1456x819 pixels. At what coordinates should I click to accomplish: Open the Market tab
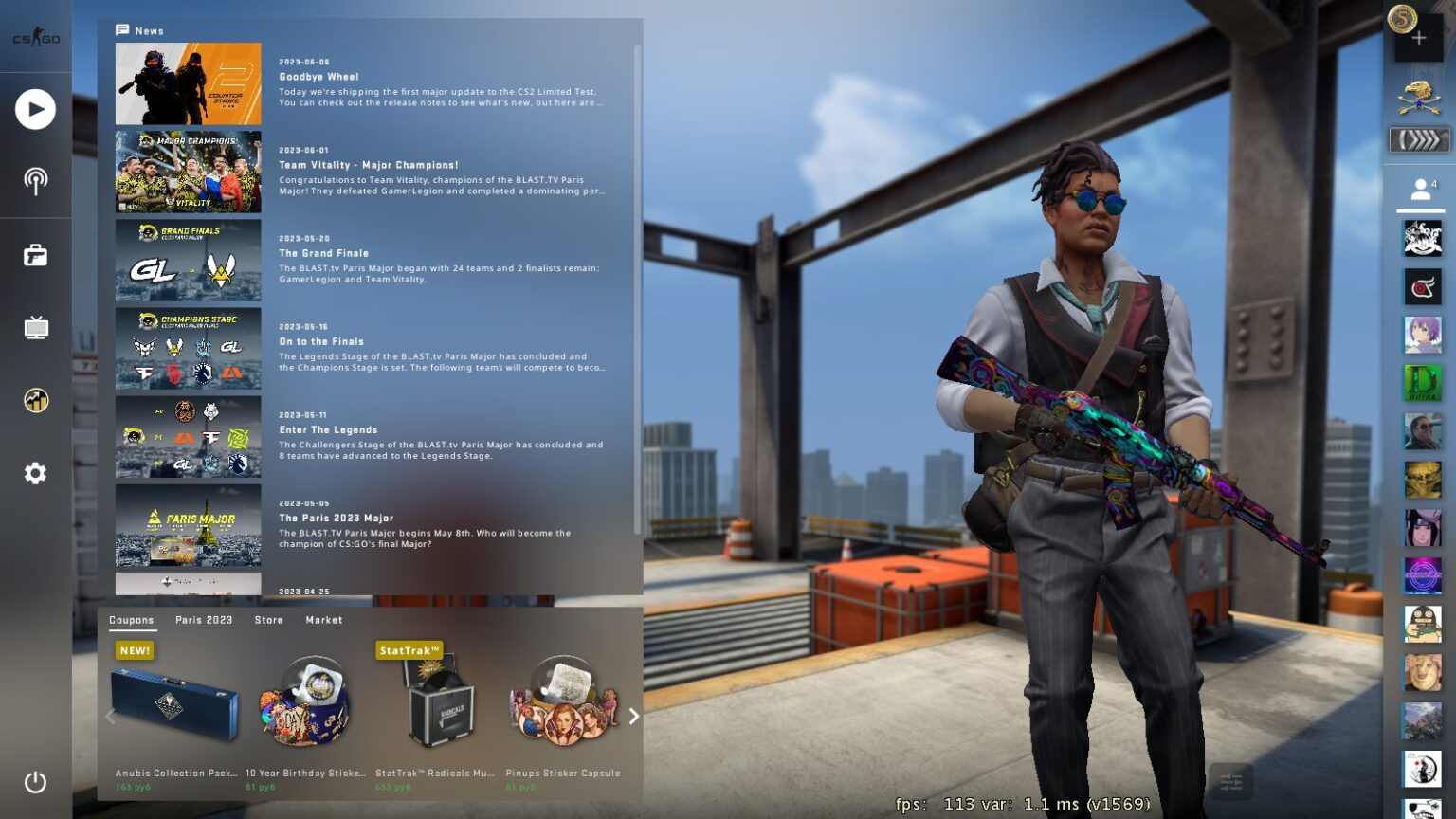324,620
